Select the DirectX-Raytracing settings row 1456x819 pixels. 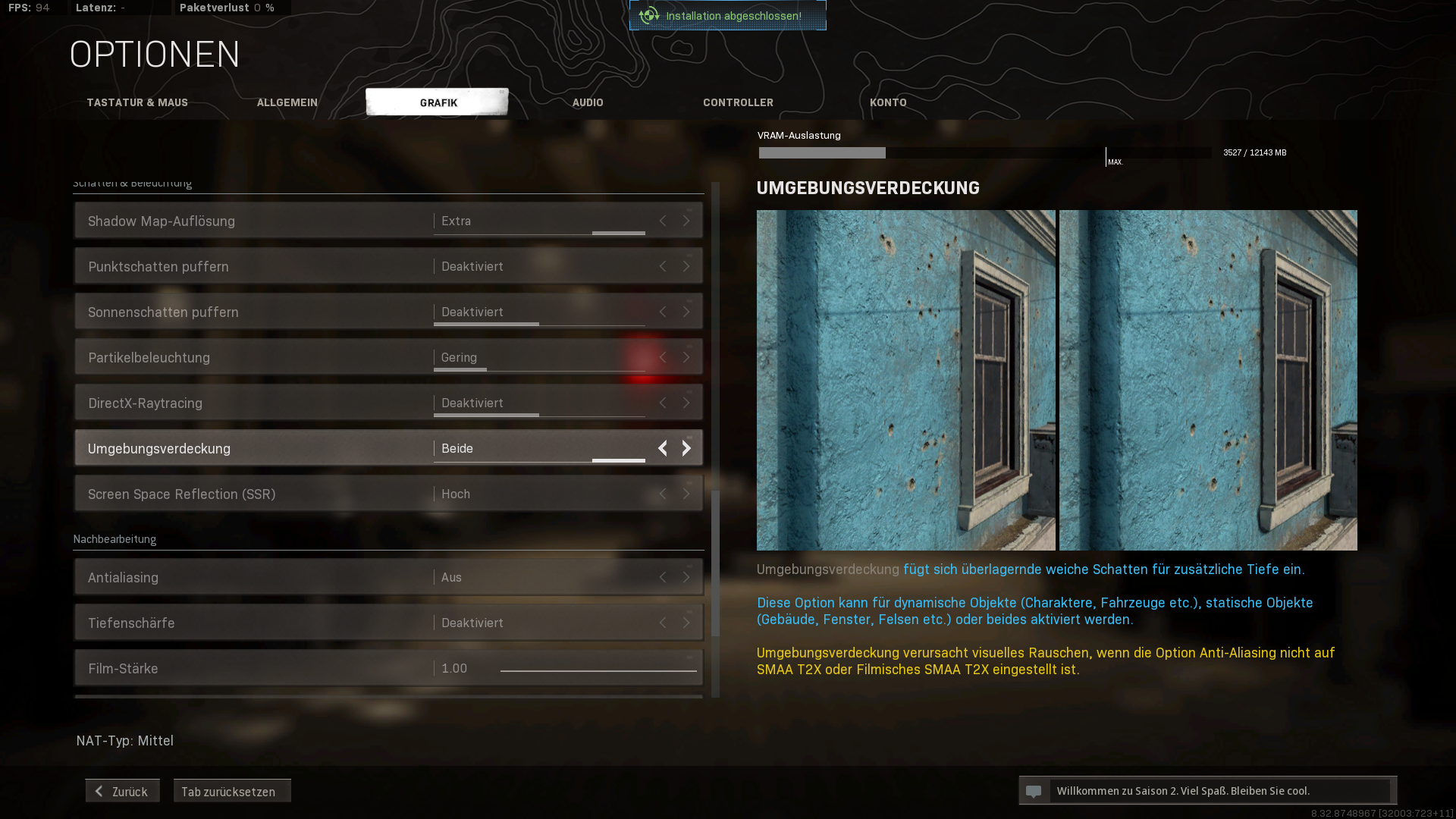[303, 403]
